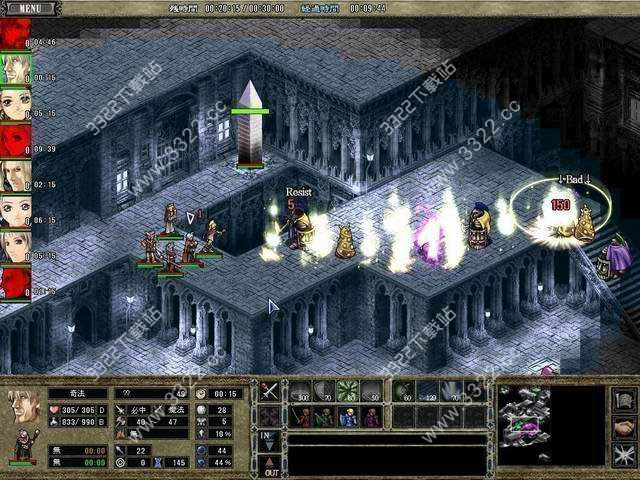Cast the skill icon costing 120

pyautogui.click(x=427, y=391)
